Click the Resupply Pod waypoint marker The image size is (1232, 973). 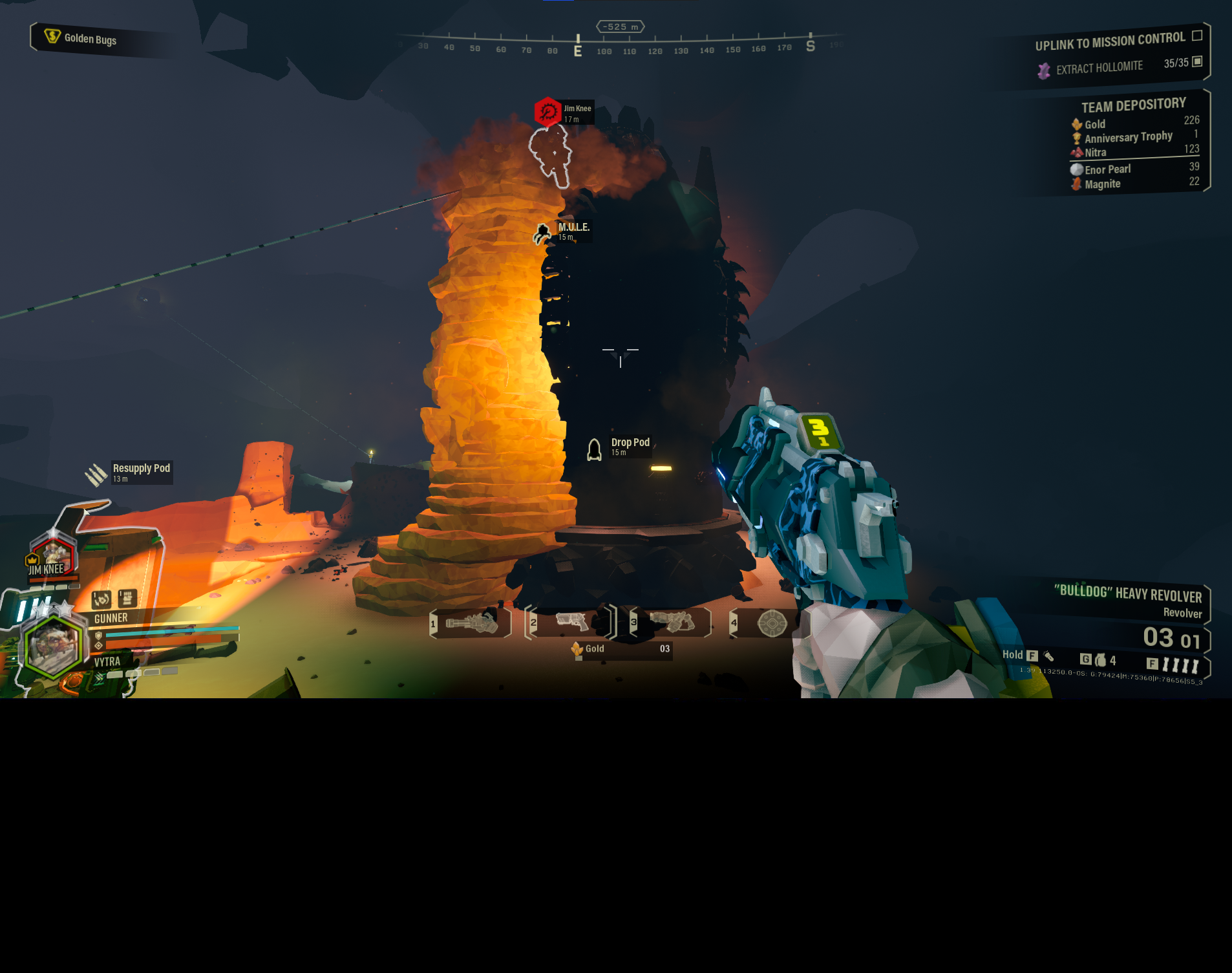(97, 474)
